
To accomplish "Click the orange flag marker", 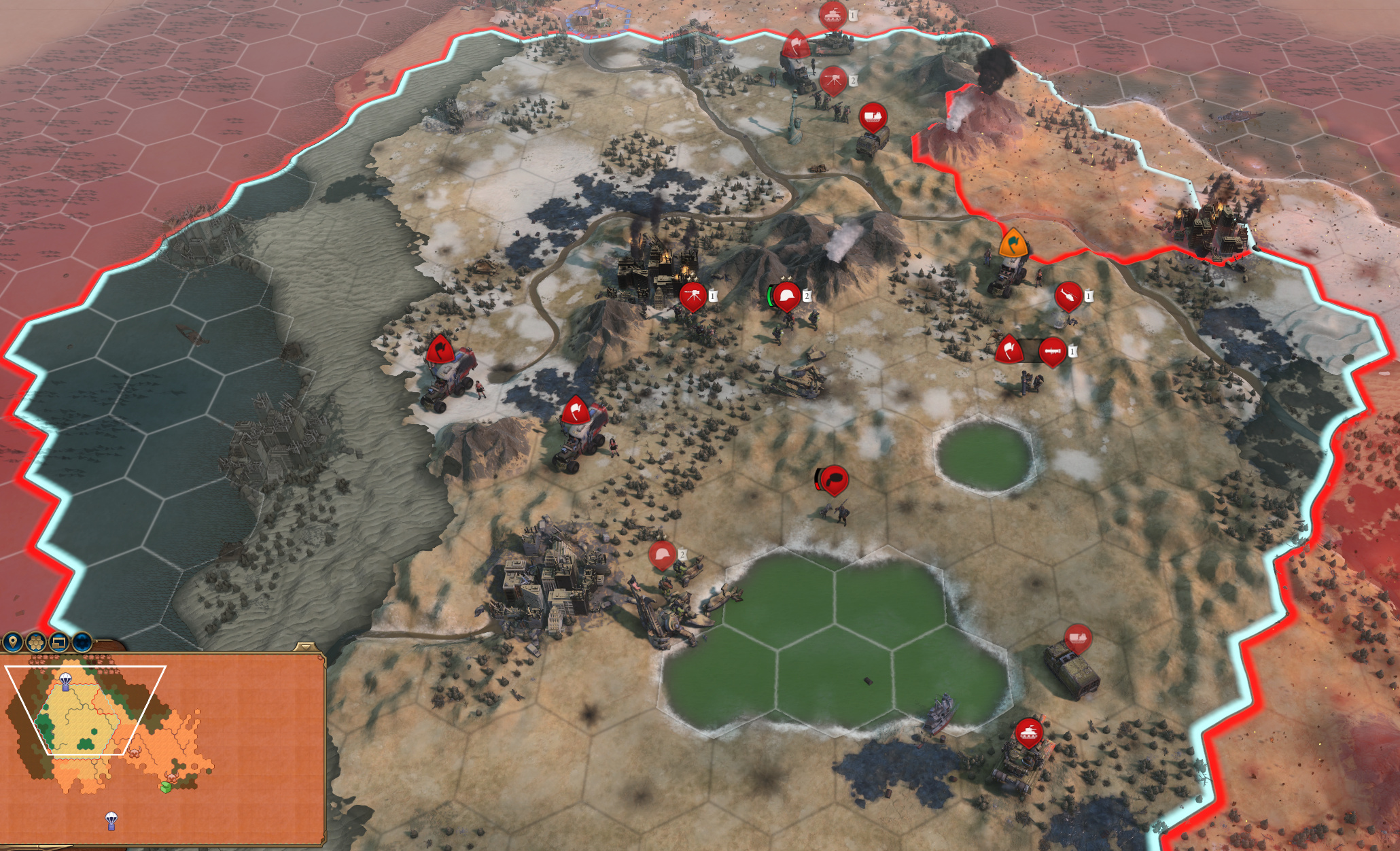I will [x=1013, y=243].
